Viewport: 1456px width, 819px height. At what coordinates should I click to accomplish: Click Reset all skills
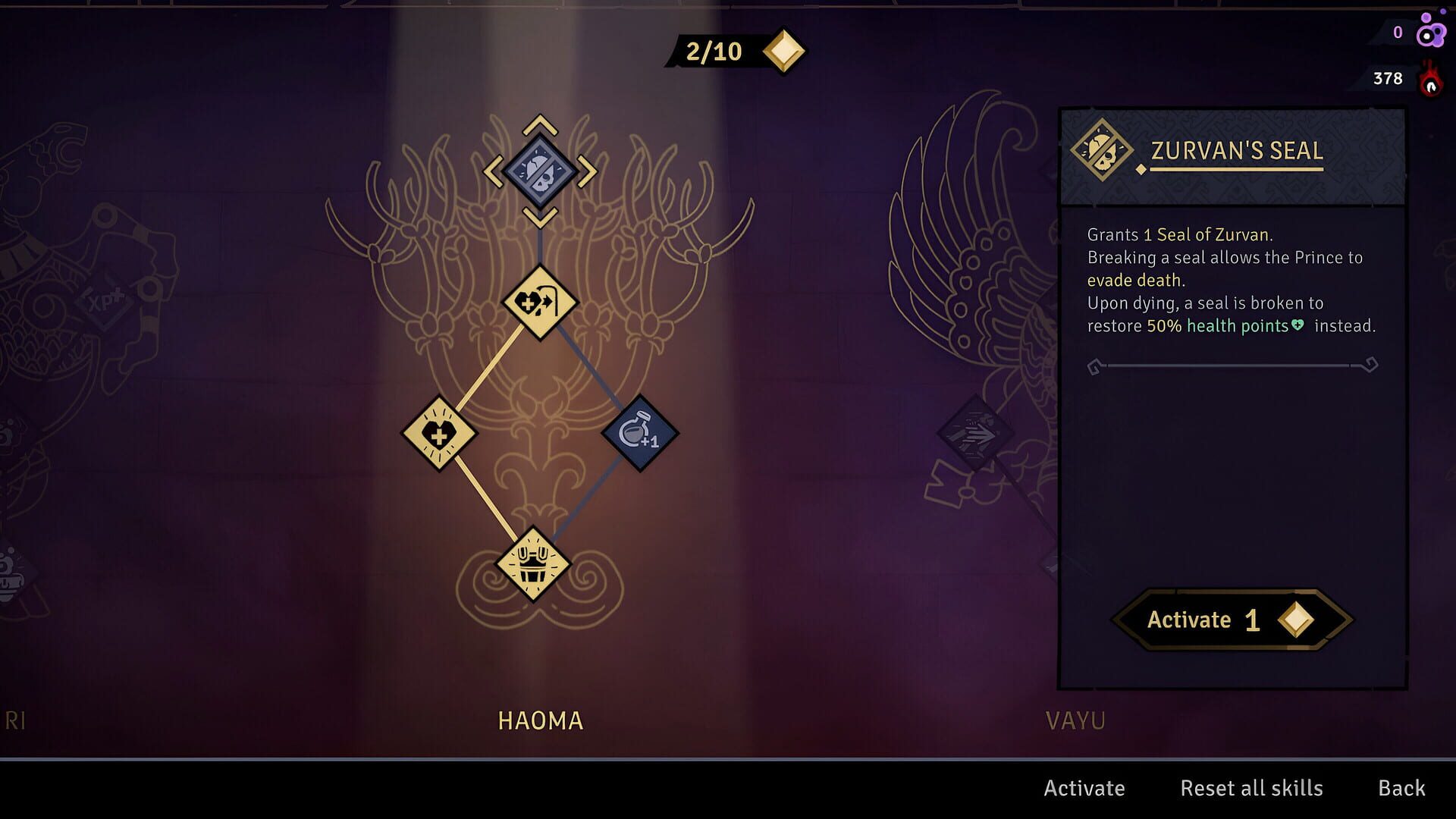click(1252, 788)
